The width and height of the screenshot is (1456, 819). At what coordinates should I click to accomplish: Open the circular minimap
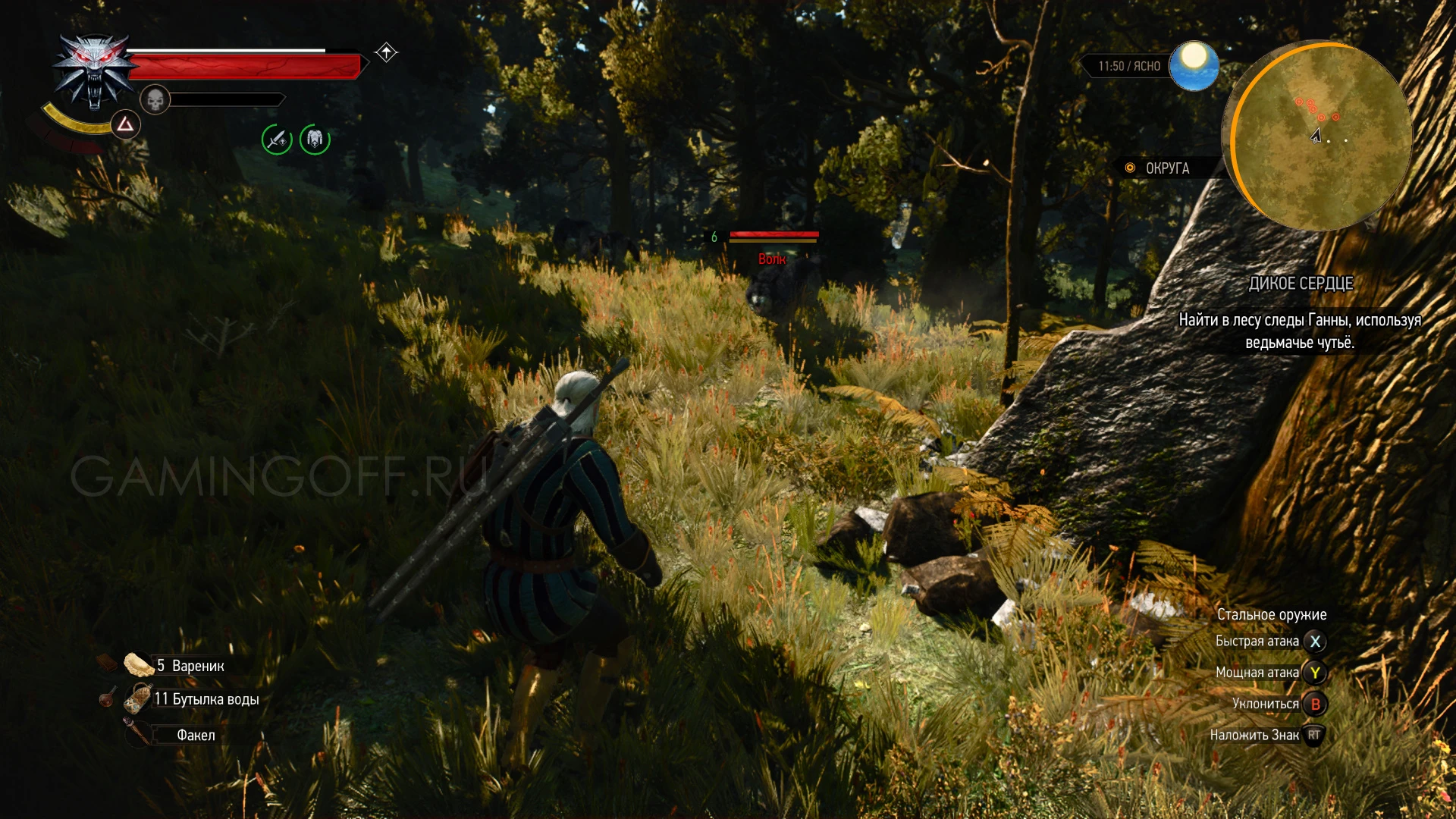coord(1317,136)
